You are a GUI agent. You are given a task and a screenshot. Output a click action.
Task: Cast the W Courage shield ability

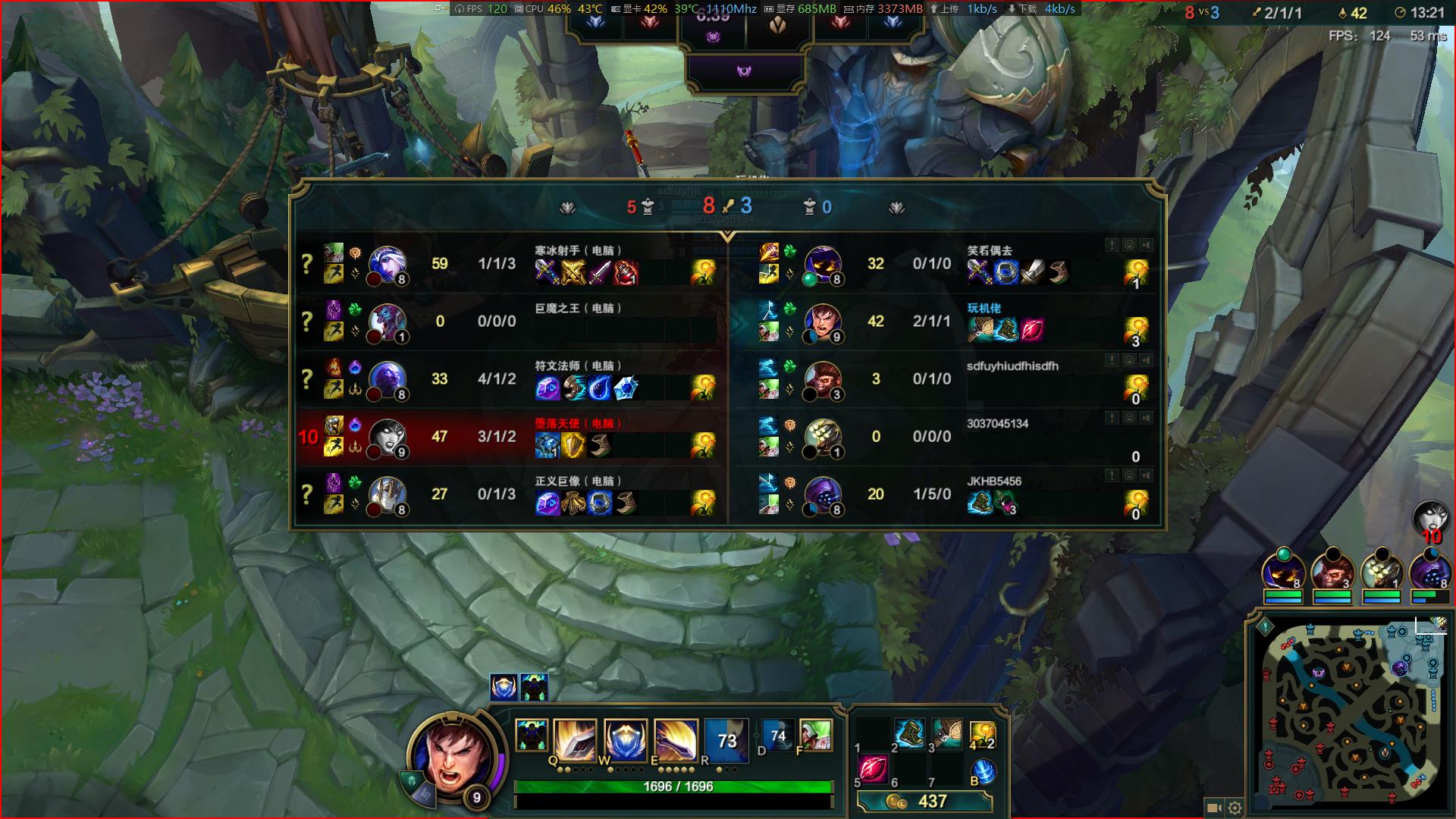626,740
